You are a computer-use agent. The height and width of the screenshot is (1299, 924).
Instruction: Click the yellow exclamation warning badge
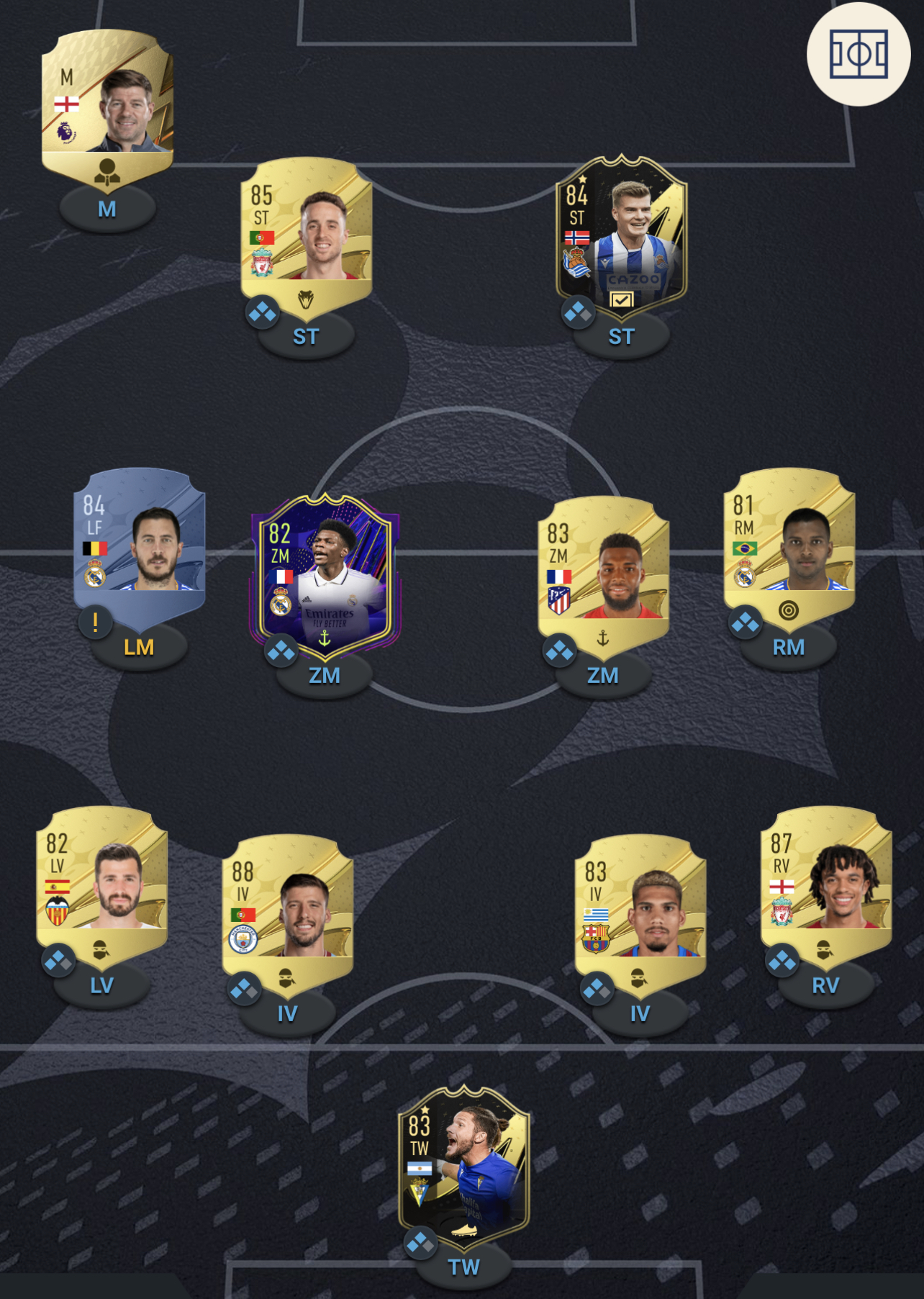pos(96,622)
